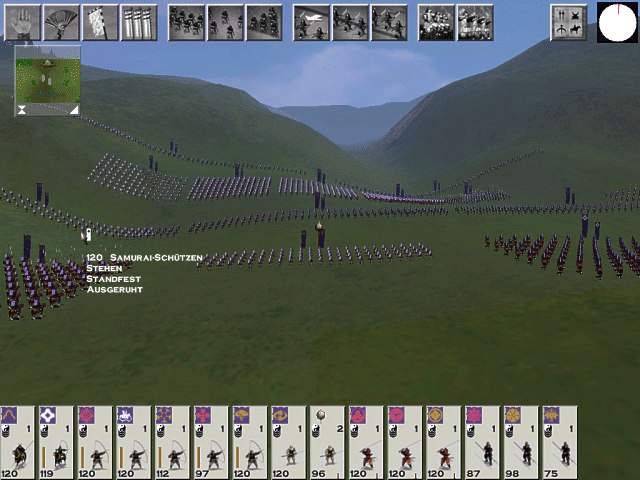The width and height of the screenshot is (640, 480).
Task: Select the mounted archer unit card
Action: tap(19, 442)
